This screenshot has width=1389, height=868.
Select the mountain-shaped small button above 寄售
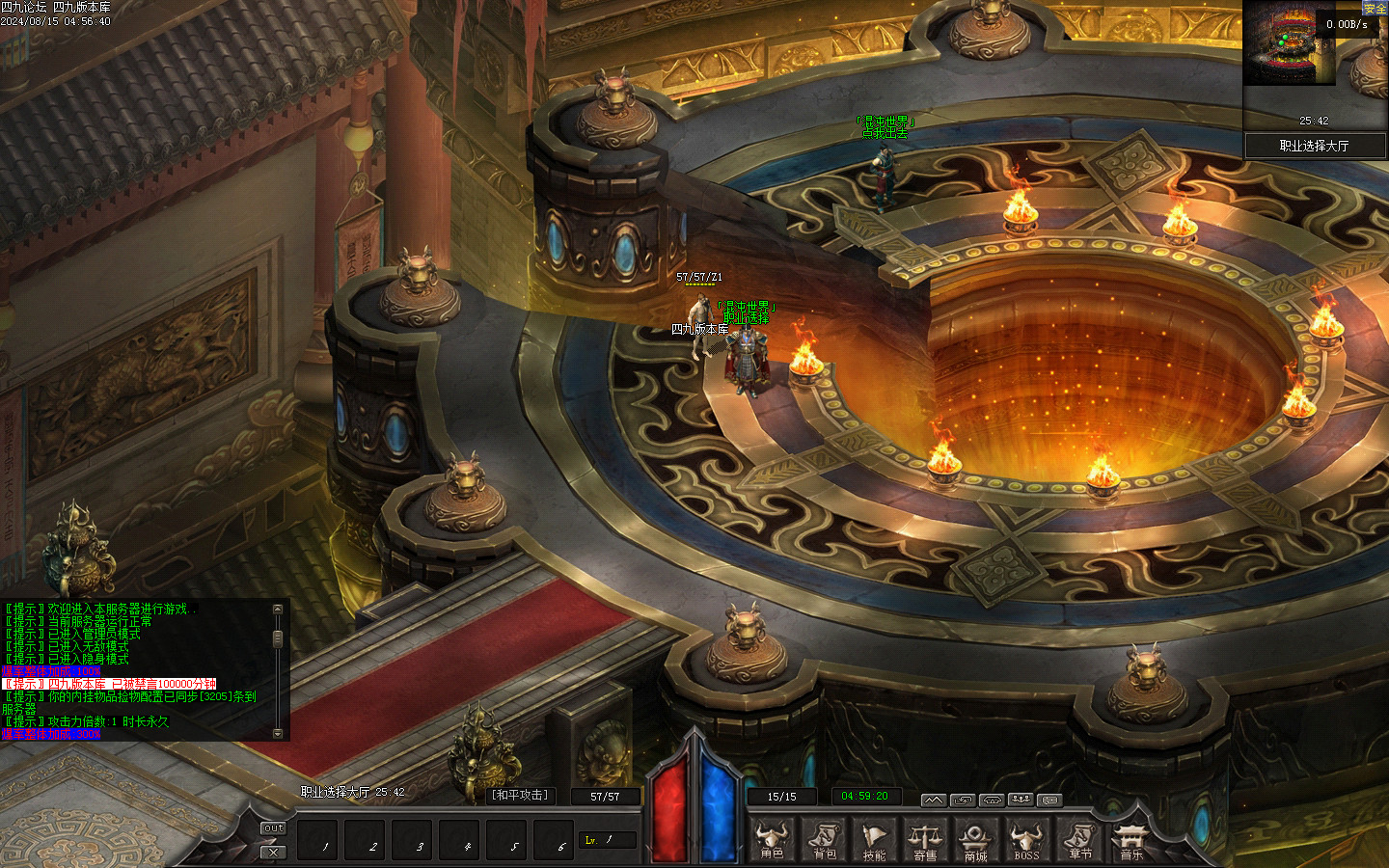pos(933,800)
